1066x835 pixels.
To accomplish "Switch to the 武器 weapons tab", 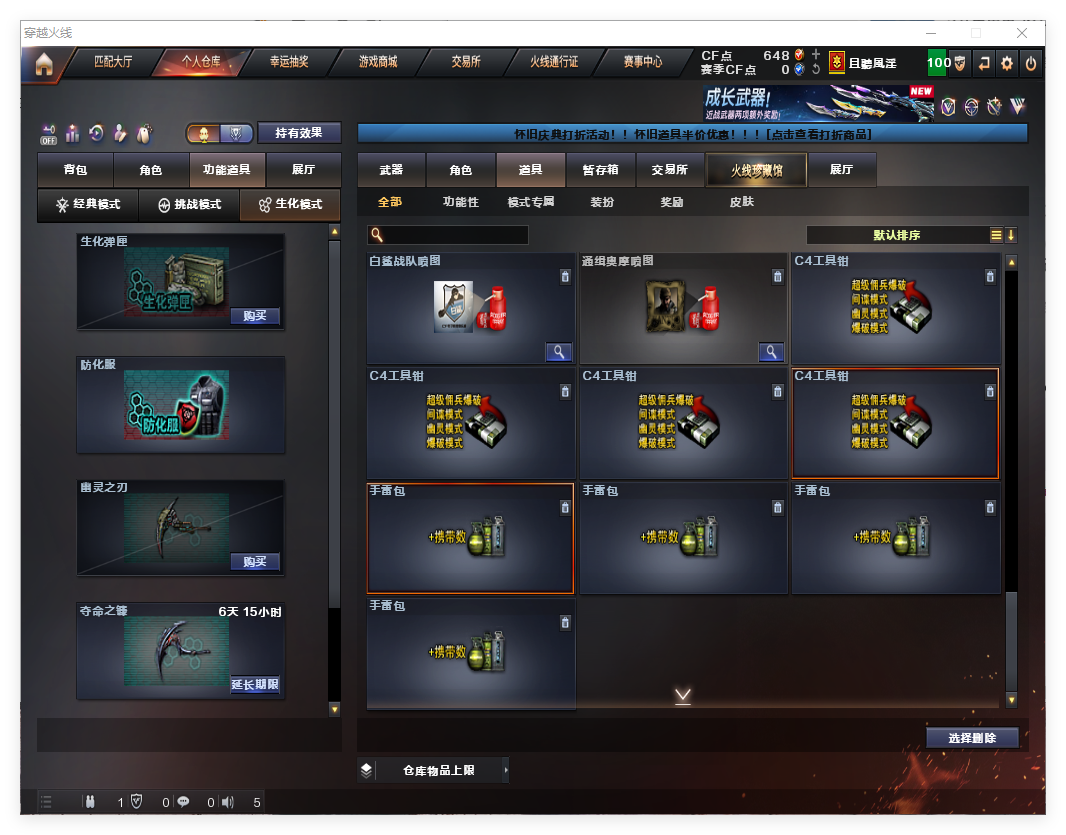I will point(391,170).
